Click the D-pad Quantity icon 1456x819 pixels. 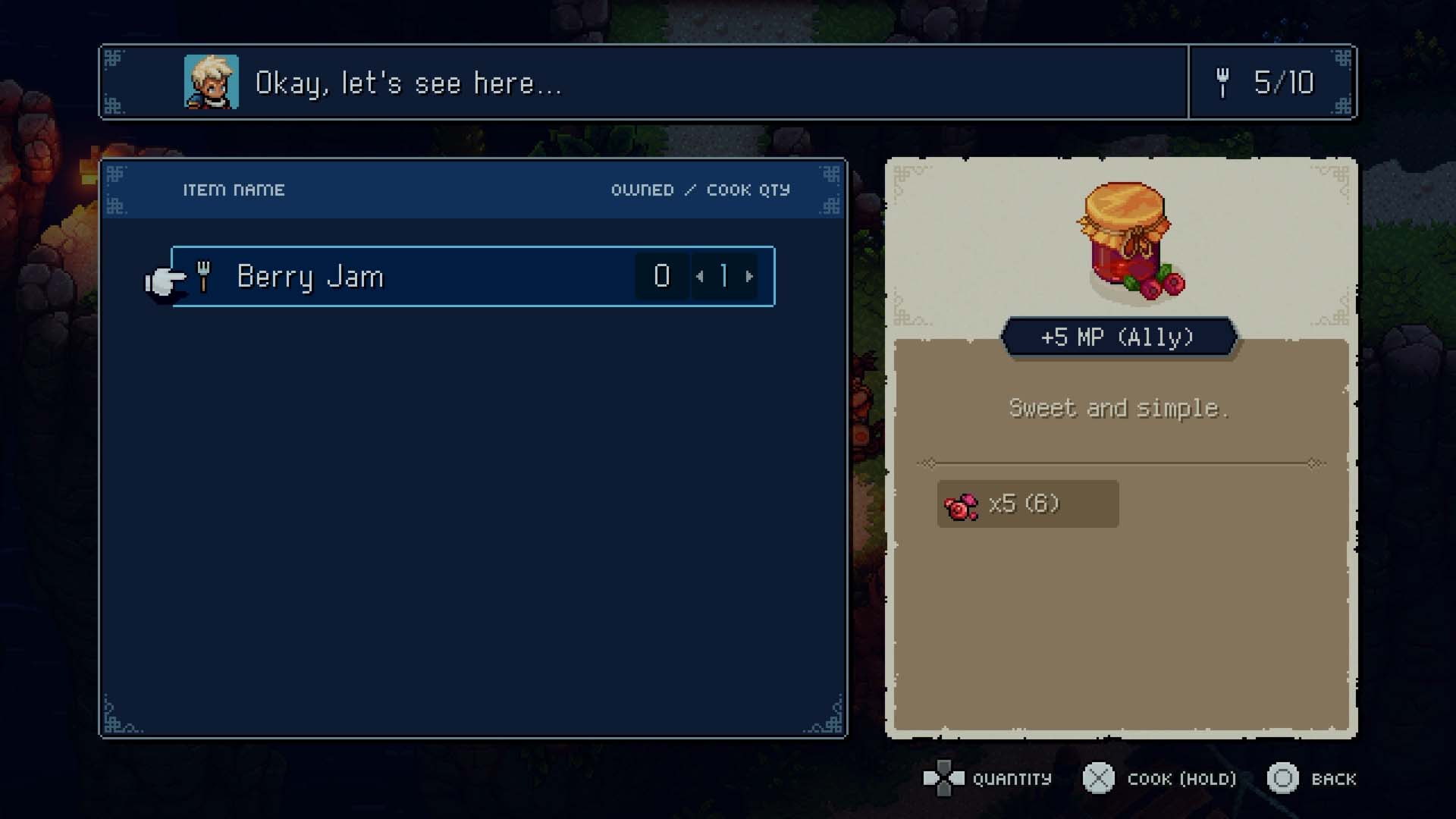coord(943,778)
